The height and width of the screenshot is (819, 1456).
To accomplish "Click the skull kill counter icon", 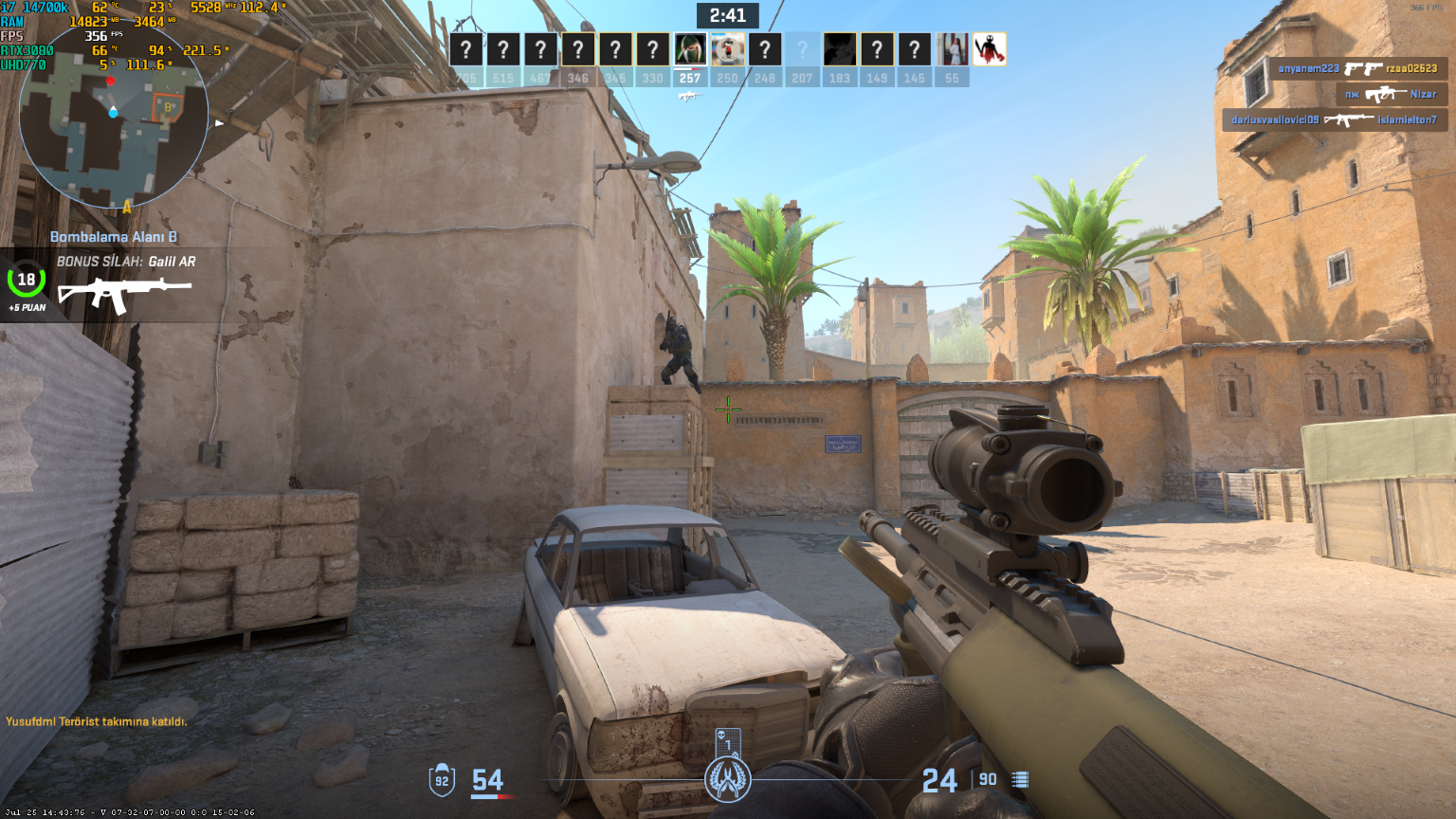I will (727, 739).
